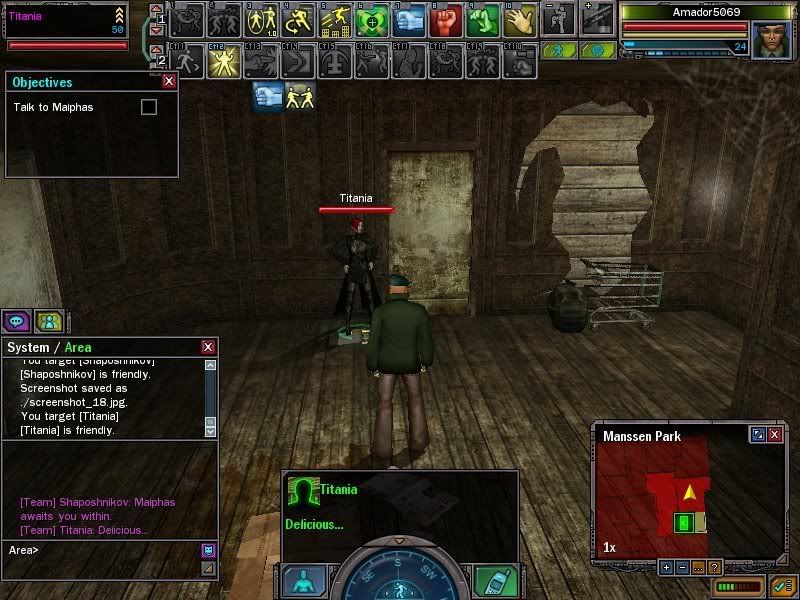This screenshot has width=800, height=600.
Task: Zoom in the minimap with plus button
Action: click(667, 567)
